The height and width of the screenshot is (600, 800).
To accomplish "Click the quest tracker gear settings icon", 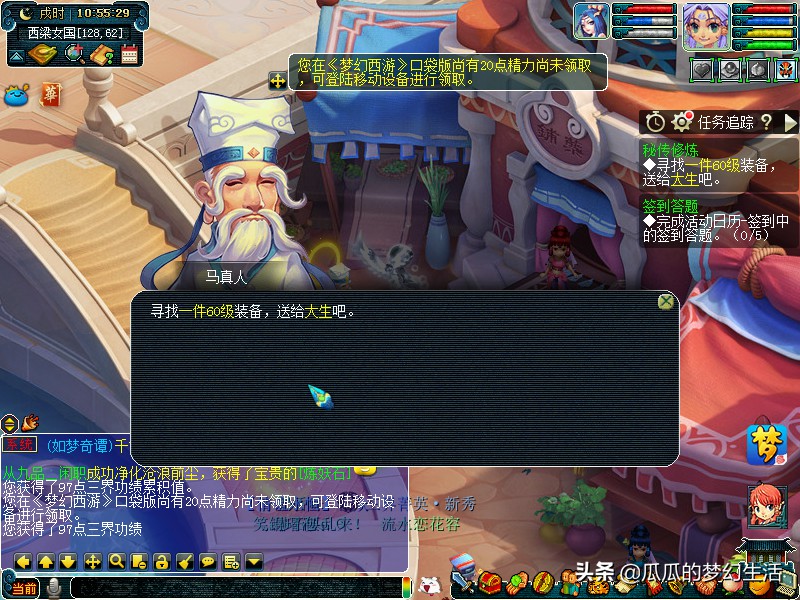I will pyautogui.click(x=682, y=122).
